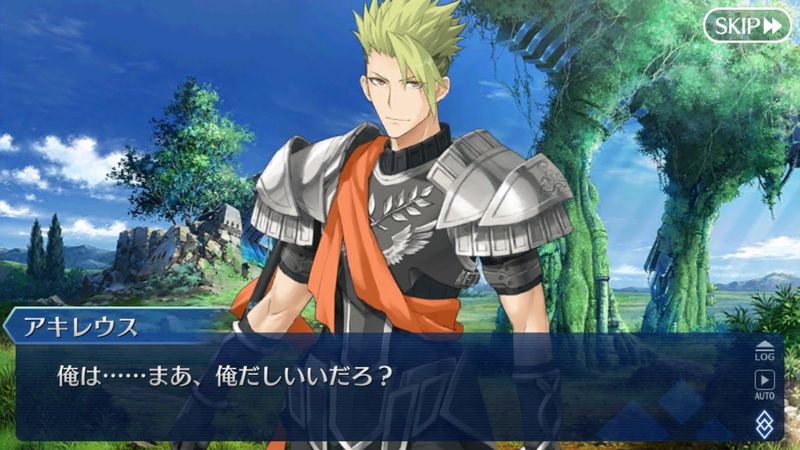Skip the dialogue scene with SKIP

coord(746,25)
